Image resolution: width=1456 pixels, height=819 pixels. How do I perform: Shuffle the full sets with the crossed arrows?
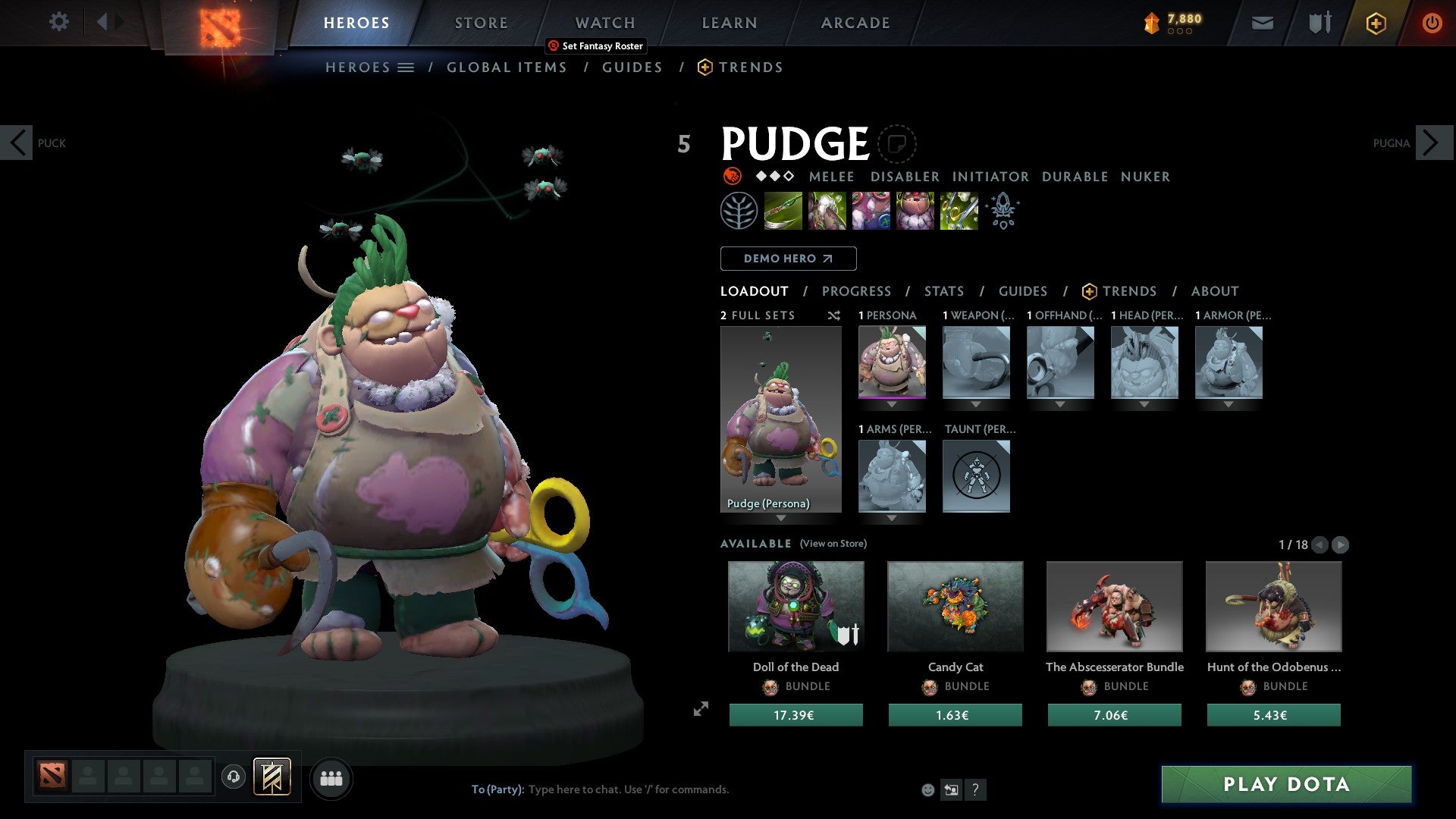834,315
